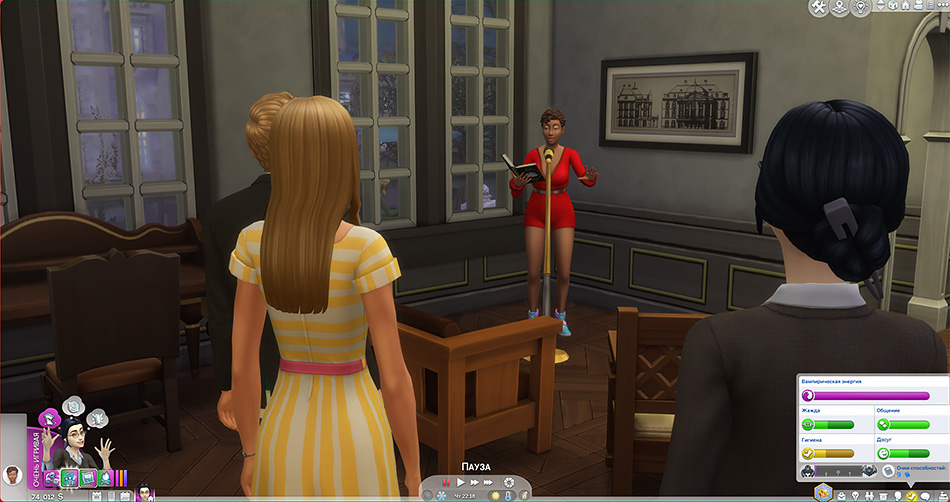This screenshot has height=502, width=950.
Task: Open the camera controls icon
Action: pos(918,8)
